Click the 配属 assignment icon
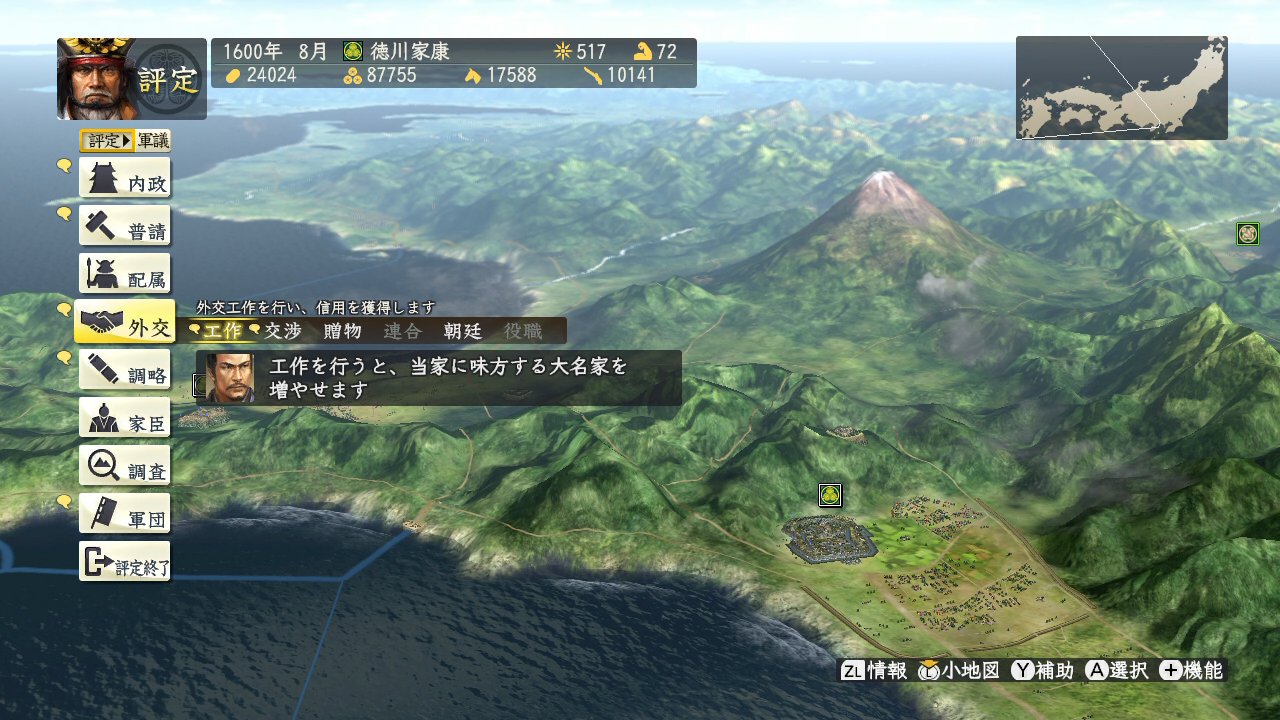1280x720 pixels. [124, 273]
